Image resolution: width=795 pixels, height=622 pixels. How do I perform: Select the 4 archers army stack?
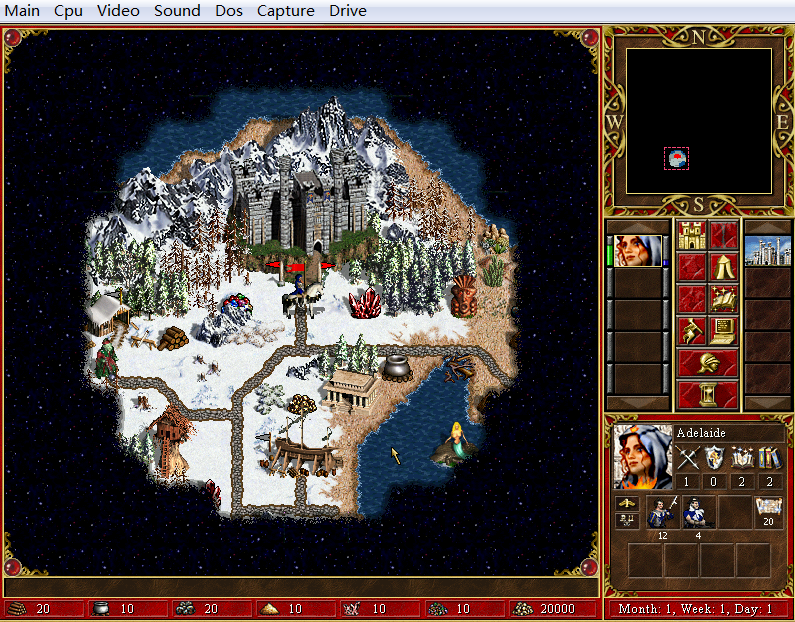[699, 512]
